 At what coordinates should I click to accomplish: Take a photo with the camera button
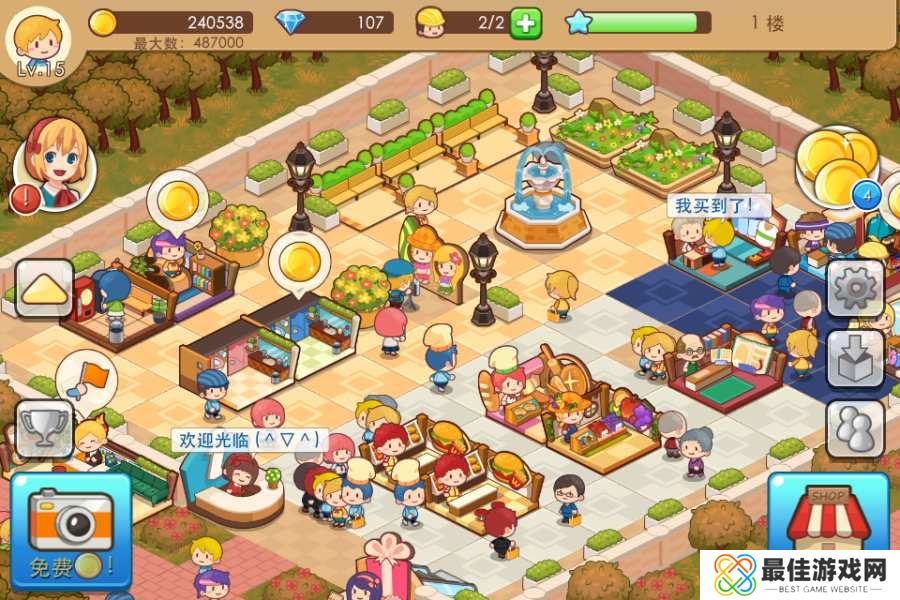72,528
